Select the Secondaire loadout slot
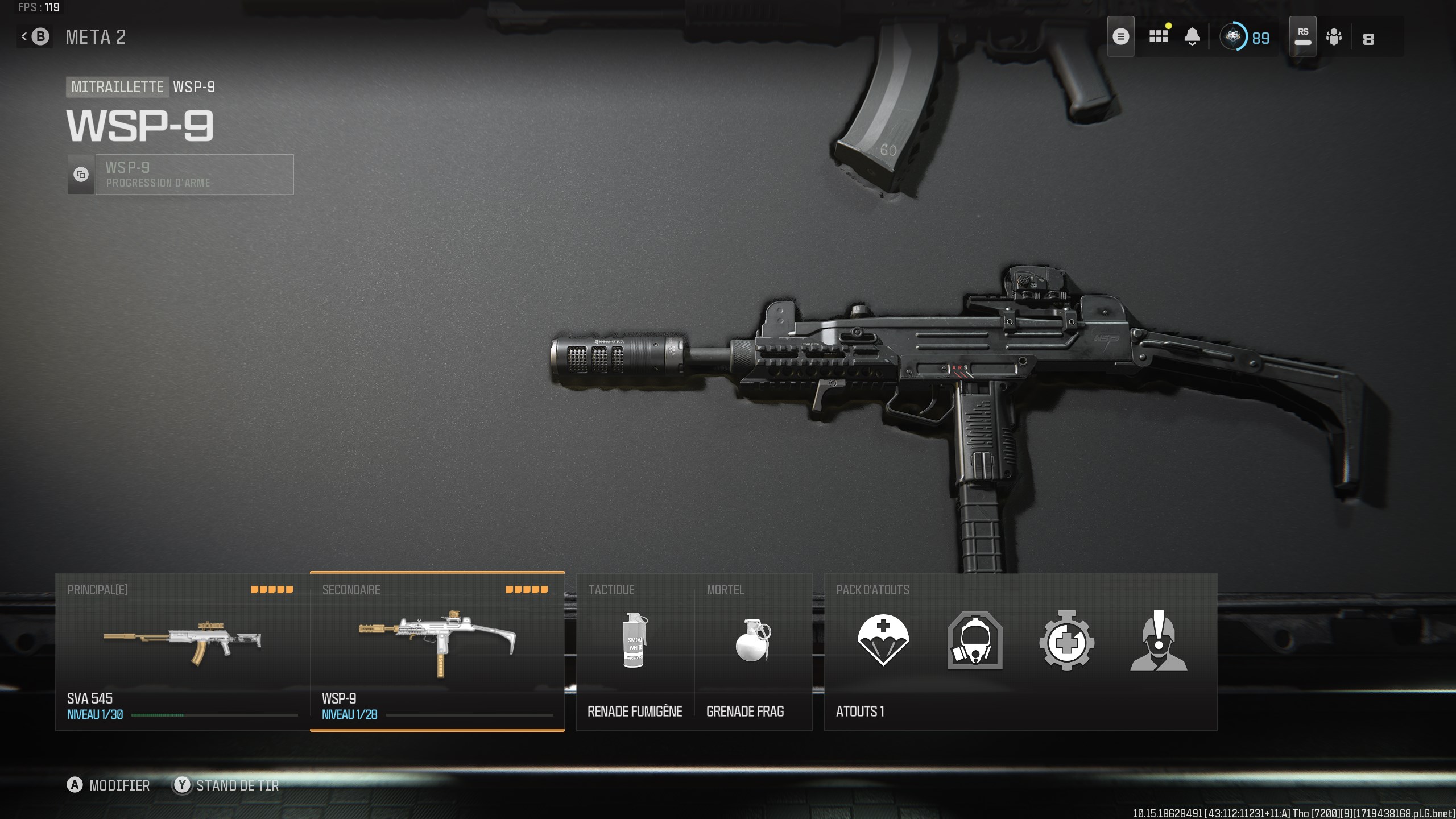Screen dimensions: 1456x819 (437, 654)
